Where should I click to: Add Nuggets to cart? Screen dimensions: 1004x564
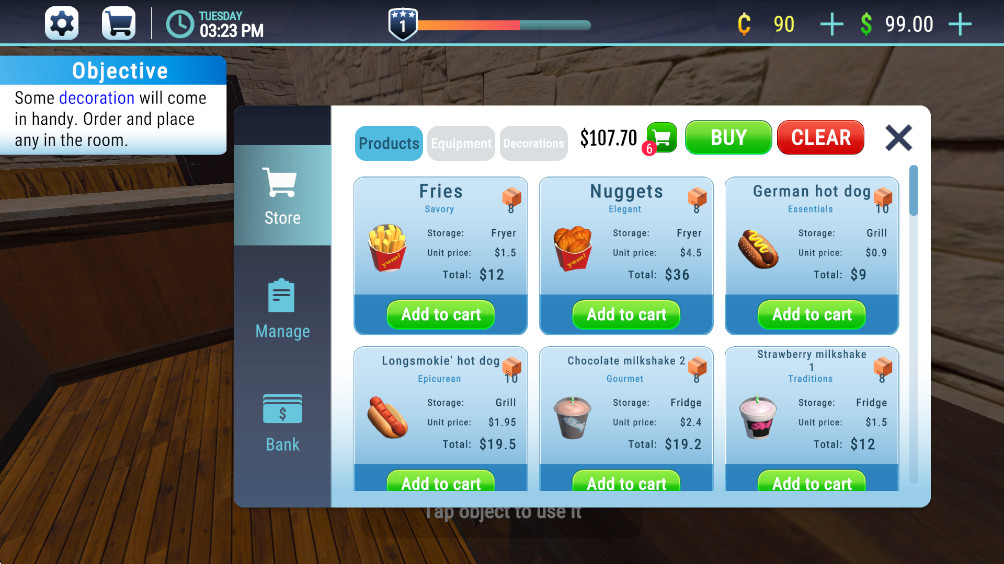[x=626, y=314]
